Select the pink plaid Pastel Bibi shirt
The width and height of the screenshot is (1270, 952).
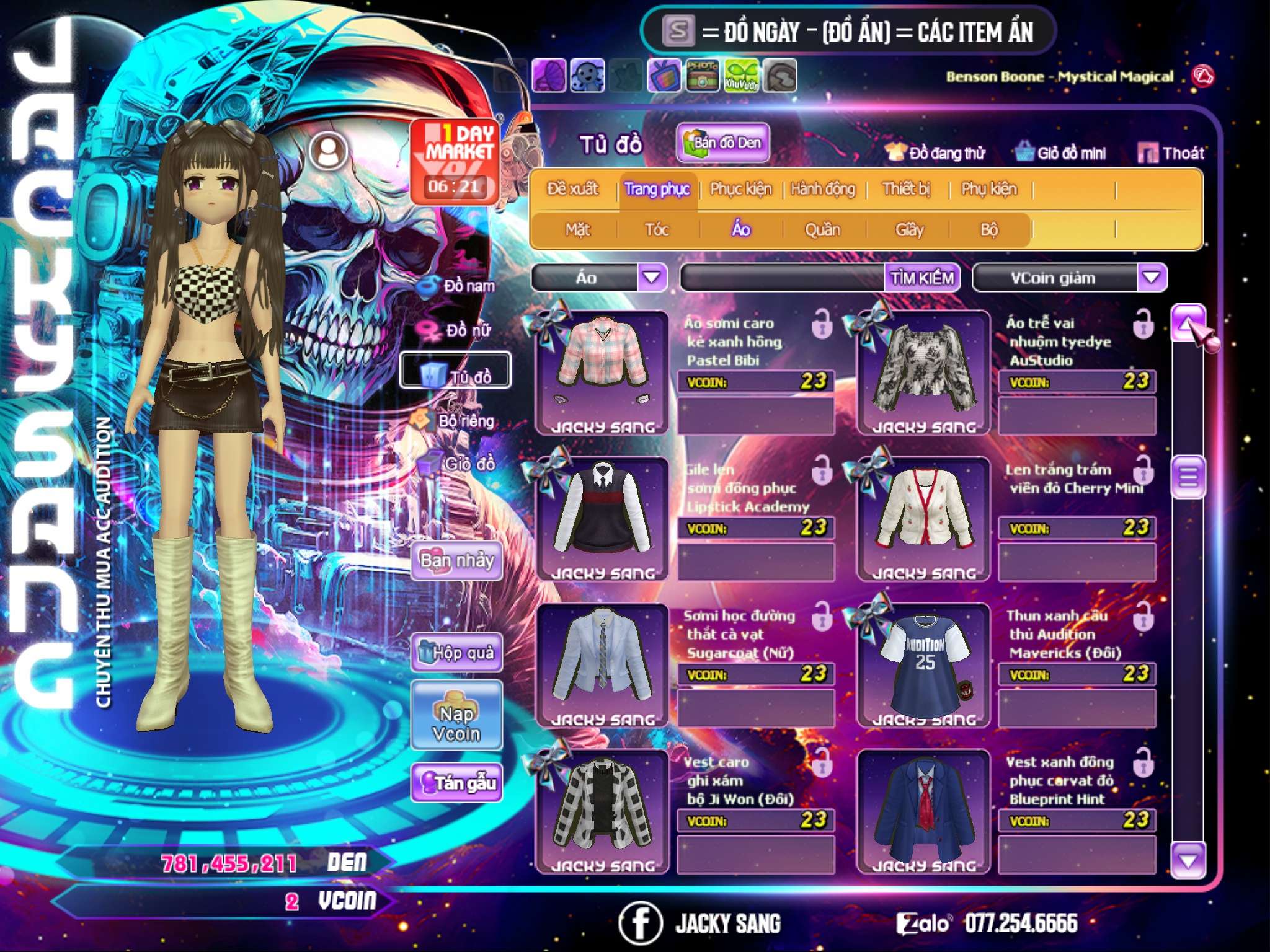602,372
